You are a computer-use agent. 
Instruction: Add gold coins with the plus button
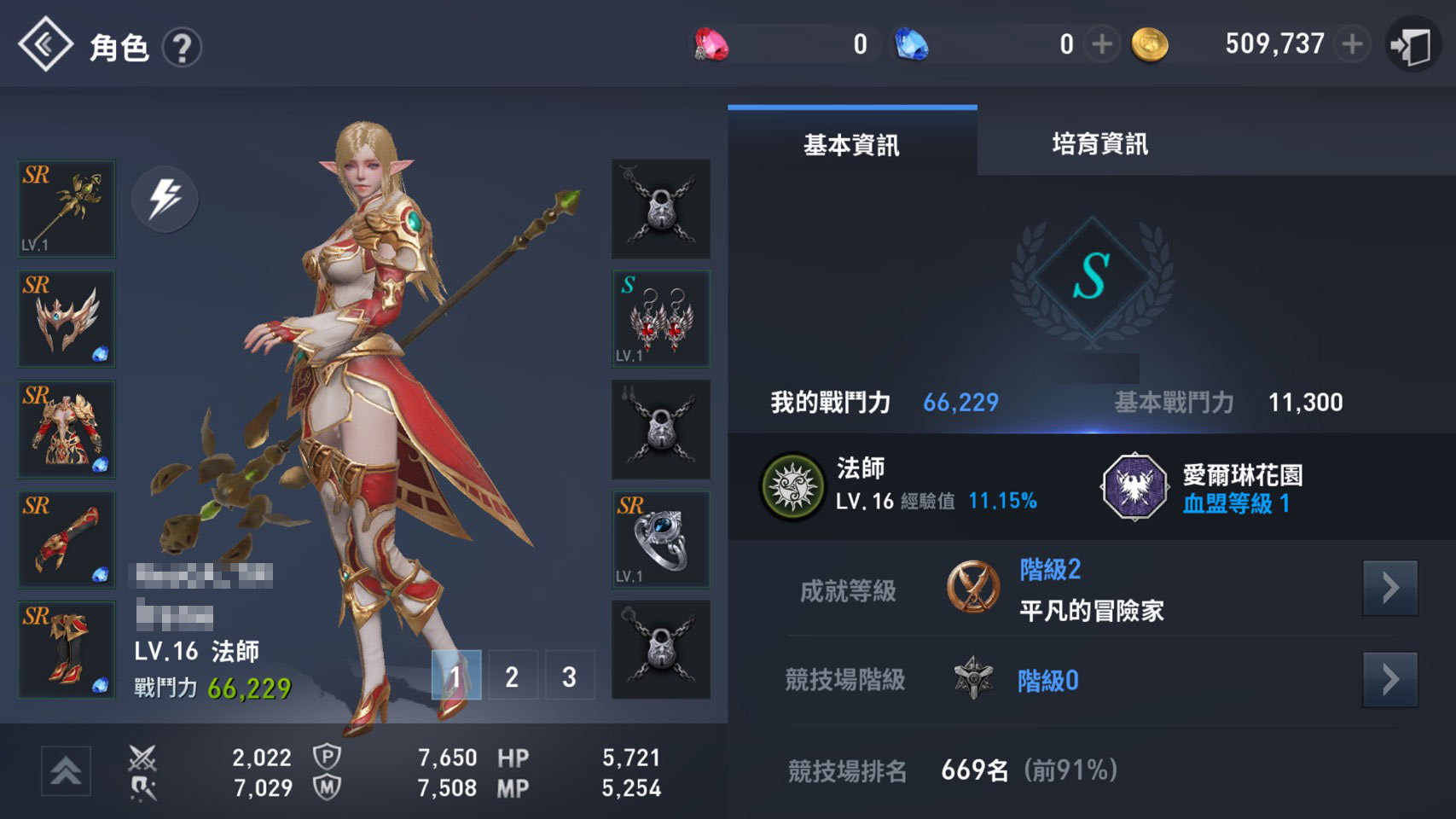coord(1352,44)
